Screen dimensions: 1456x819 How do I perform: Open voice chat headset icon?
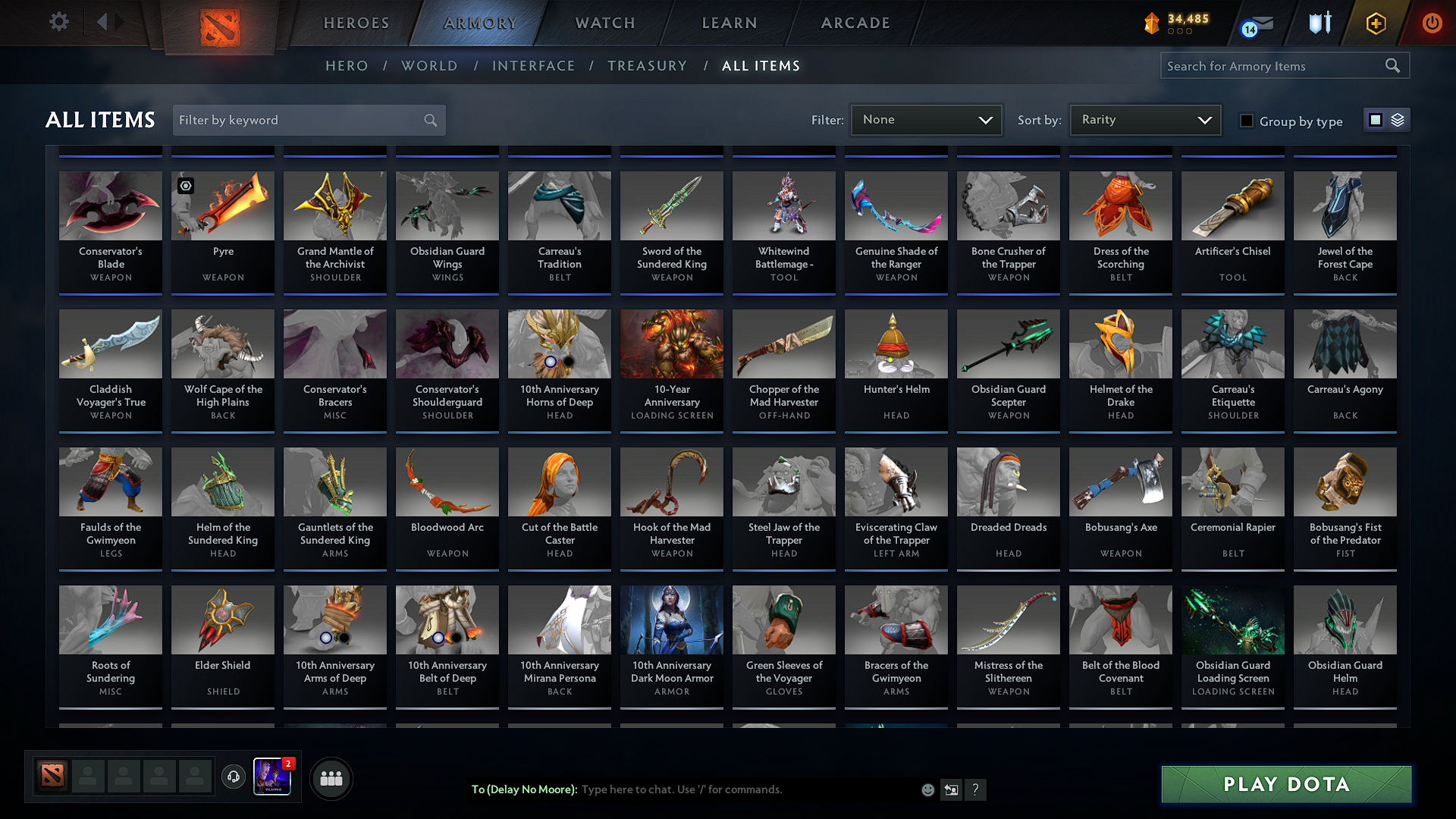coord(234,777)
